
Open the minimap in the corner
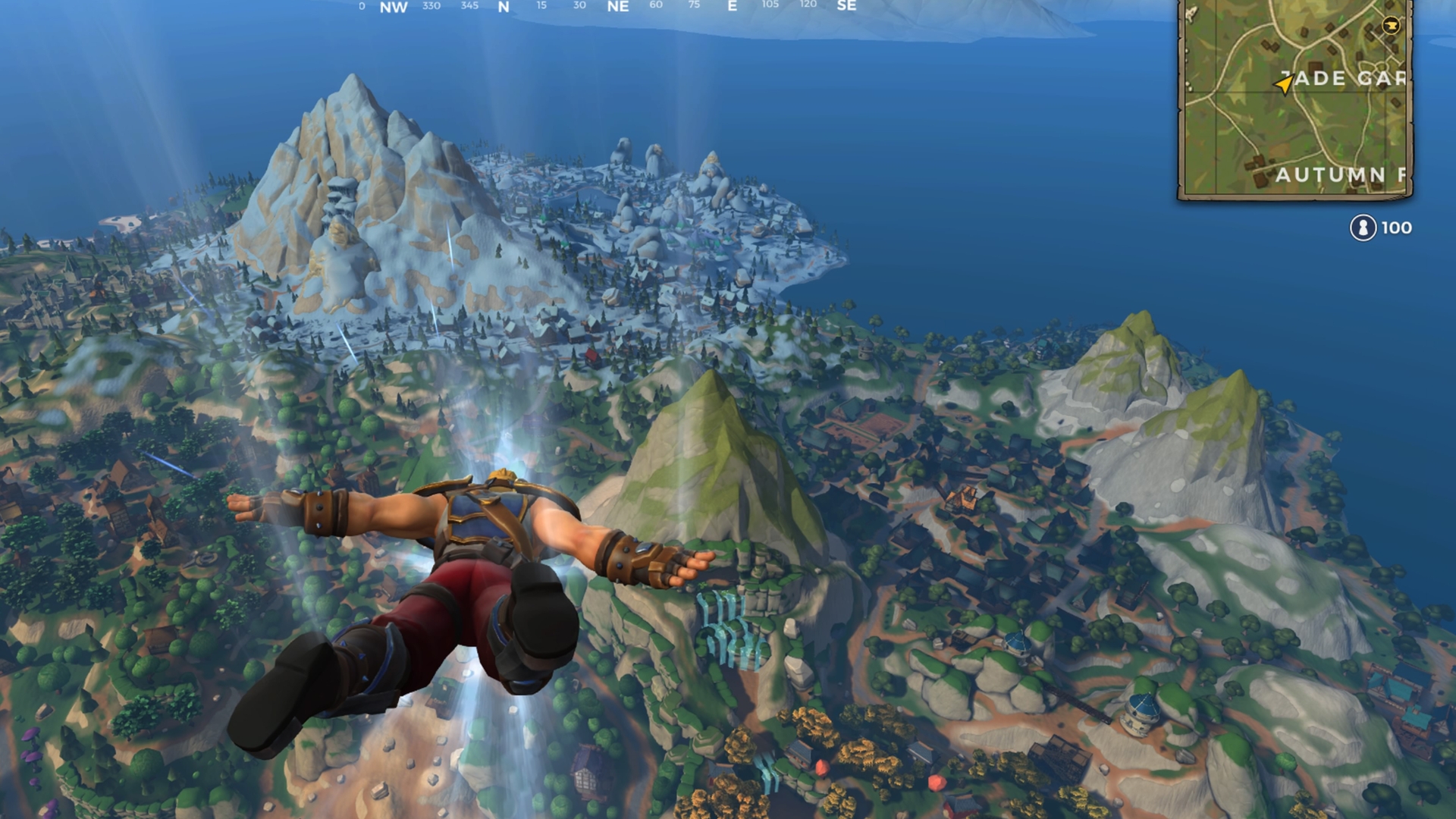click(x=1295, y=99)
